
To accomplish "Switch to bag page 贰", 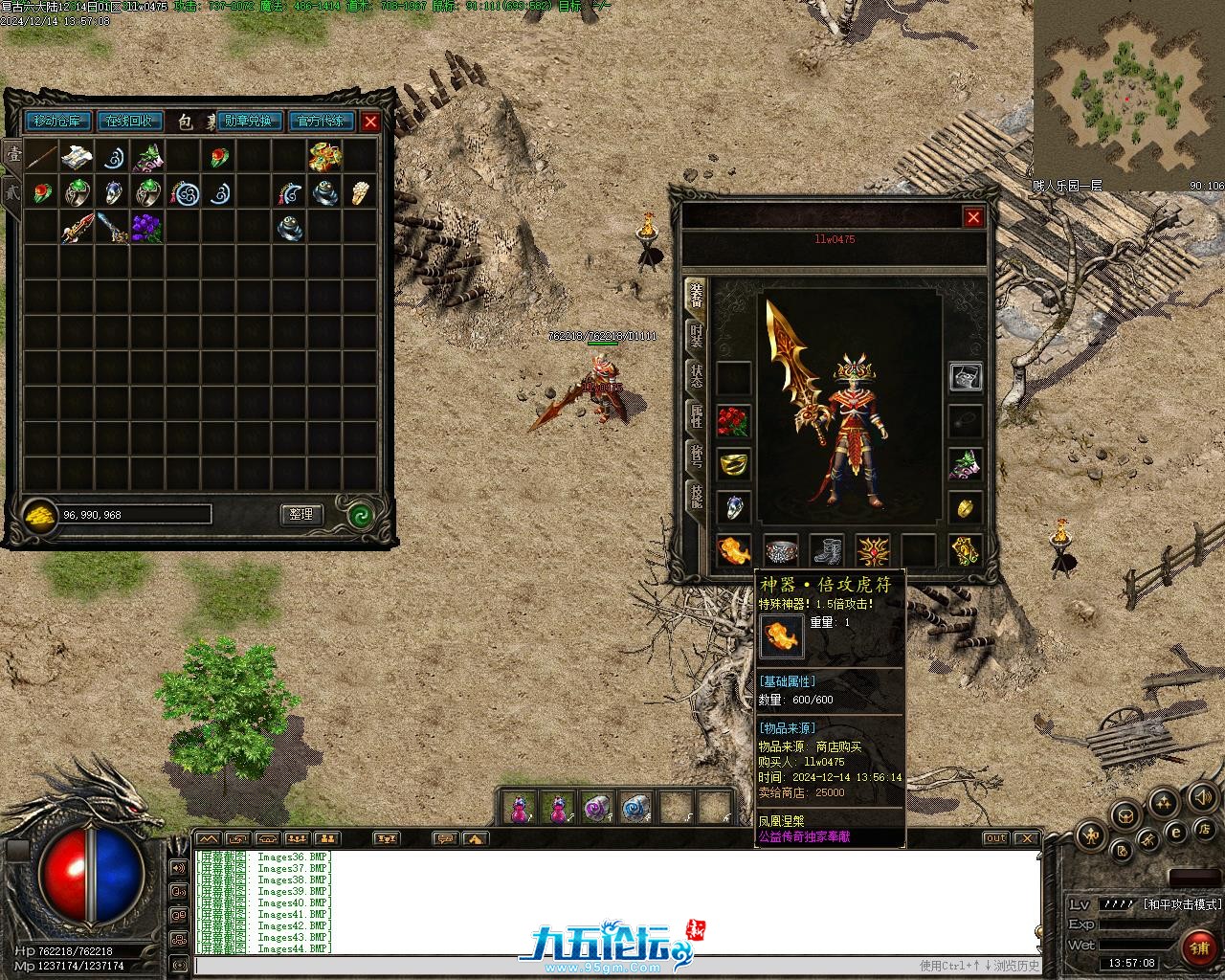I will click(x=12, y=191).
